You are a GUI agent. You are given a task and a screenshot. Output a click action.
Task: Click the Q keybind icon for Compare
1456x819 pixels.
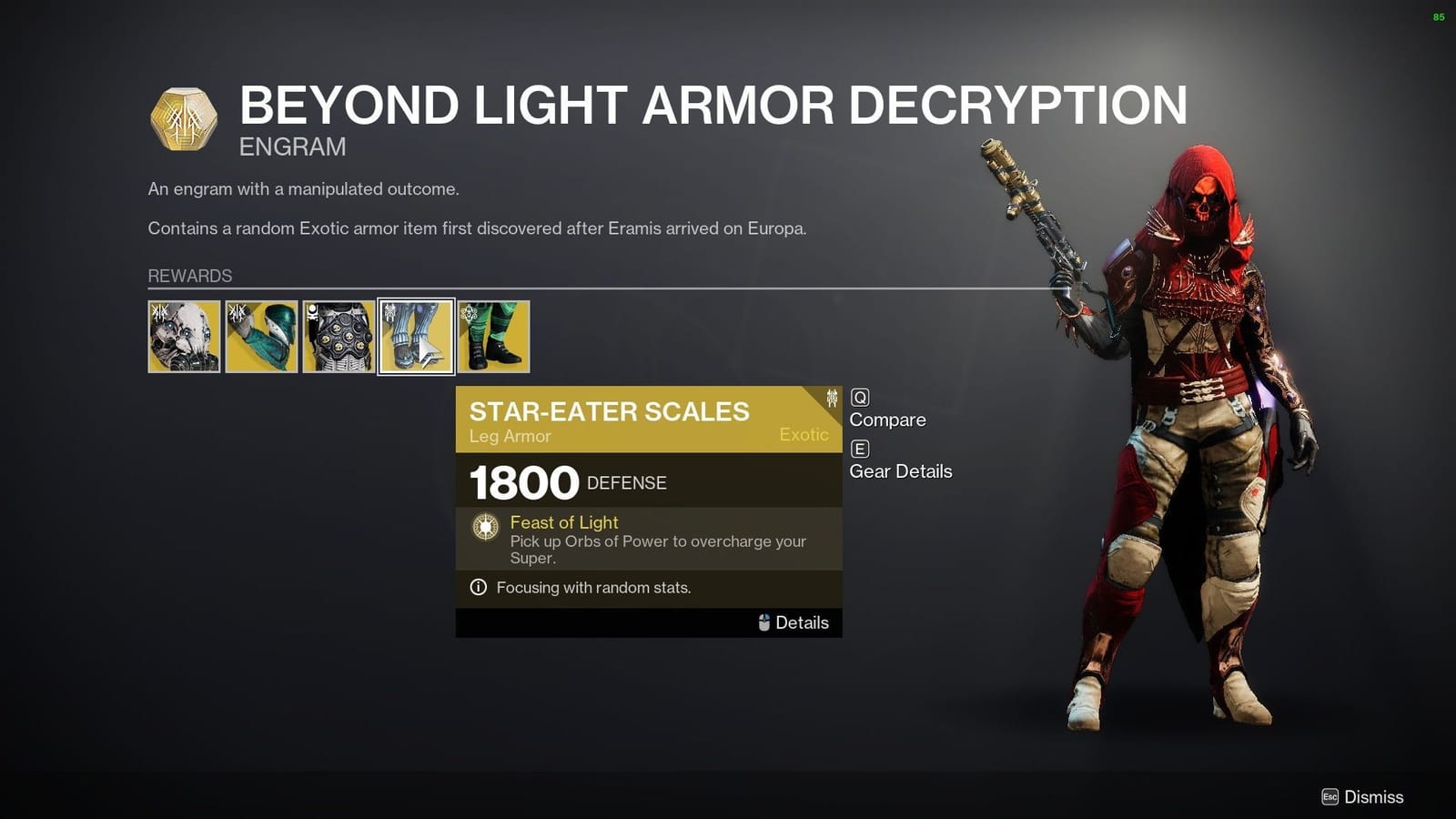859,397
